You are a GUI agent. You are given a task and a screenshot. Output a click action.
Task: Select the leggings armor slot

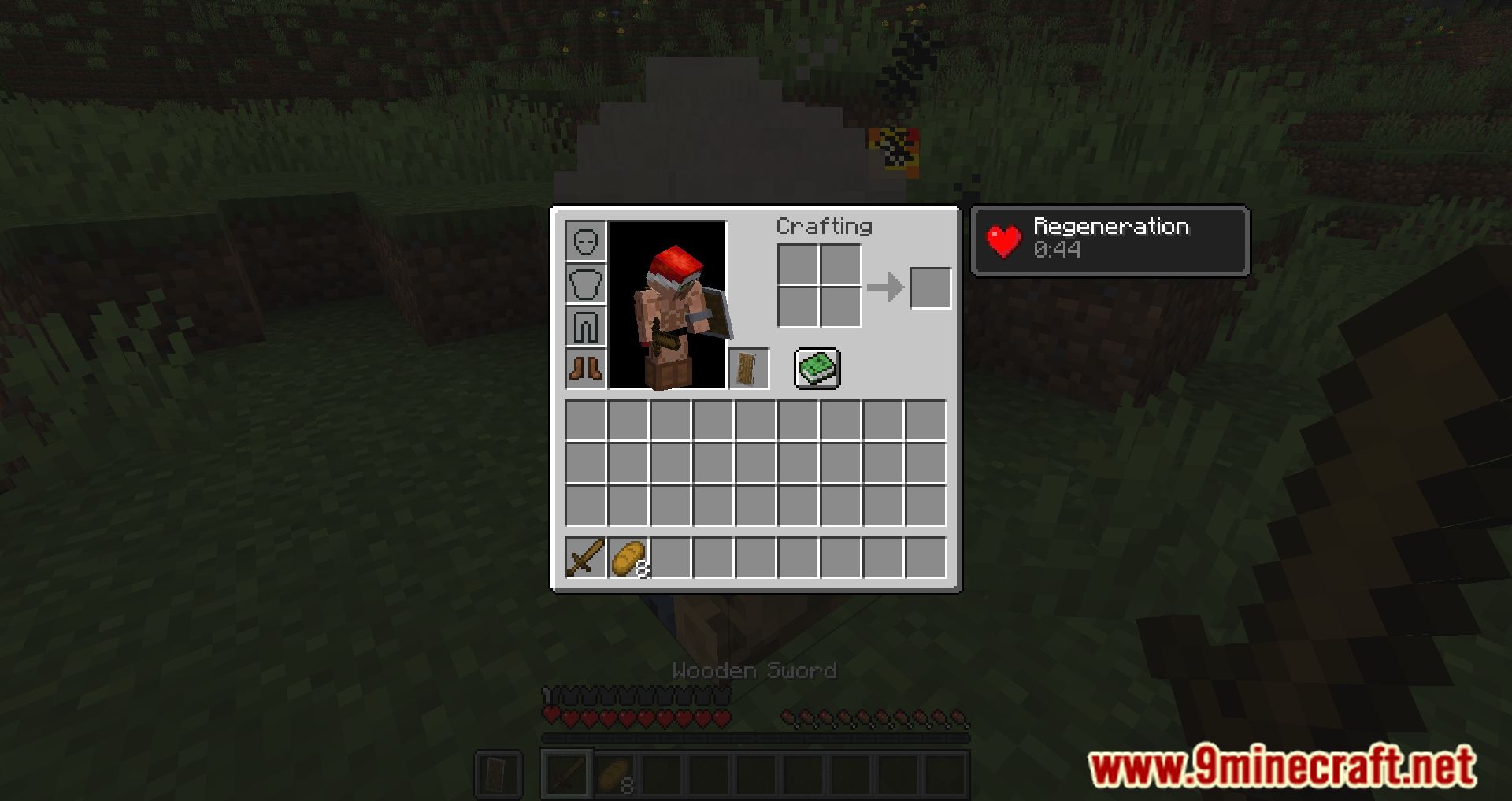[585, 324]
